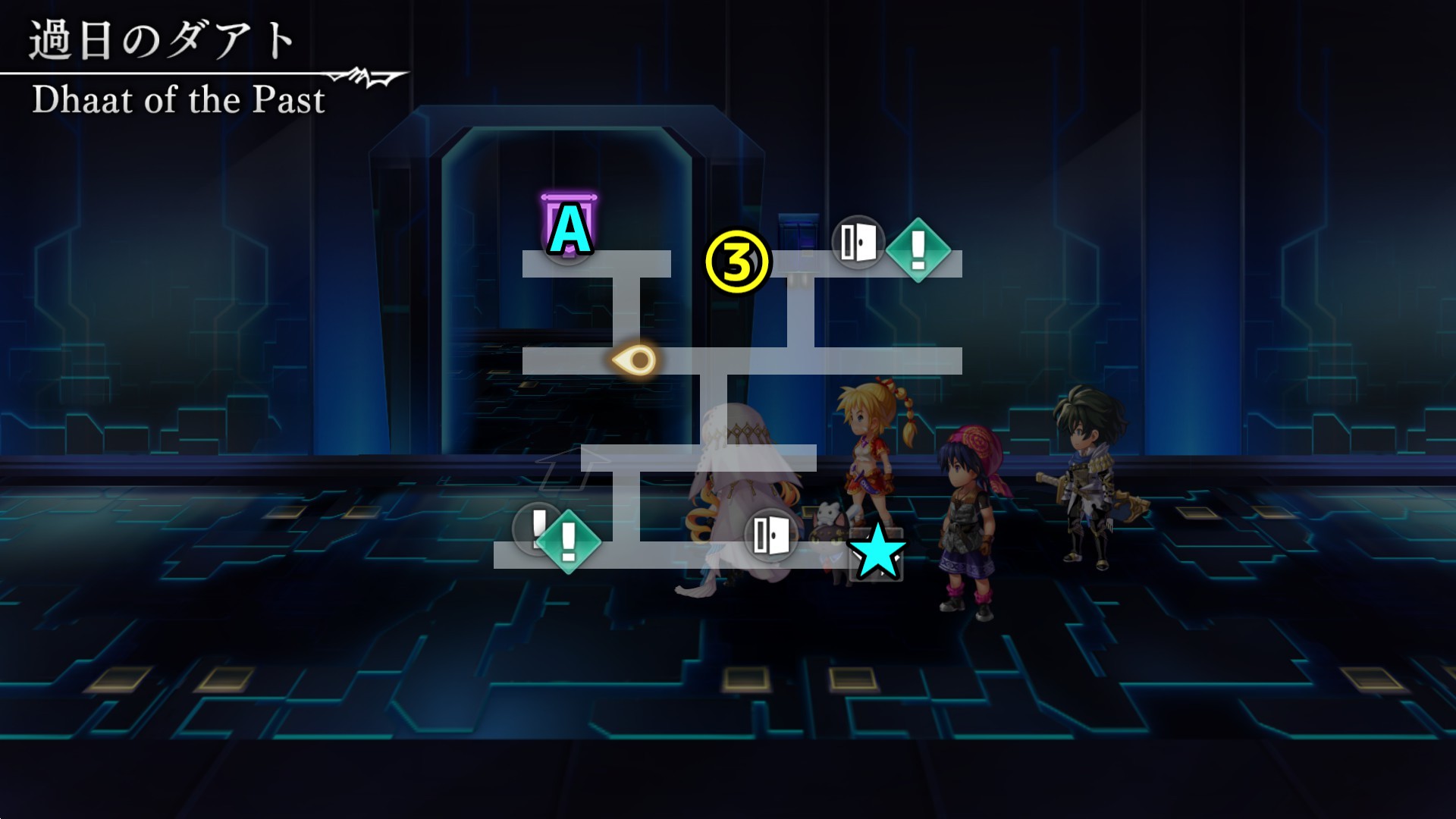
Task: Select the purple banner marker labeled A
Action: [569, 227]
